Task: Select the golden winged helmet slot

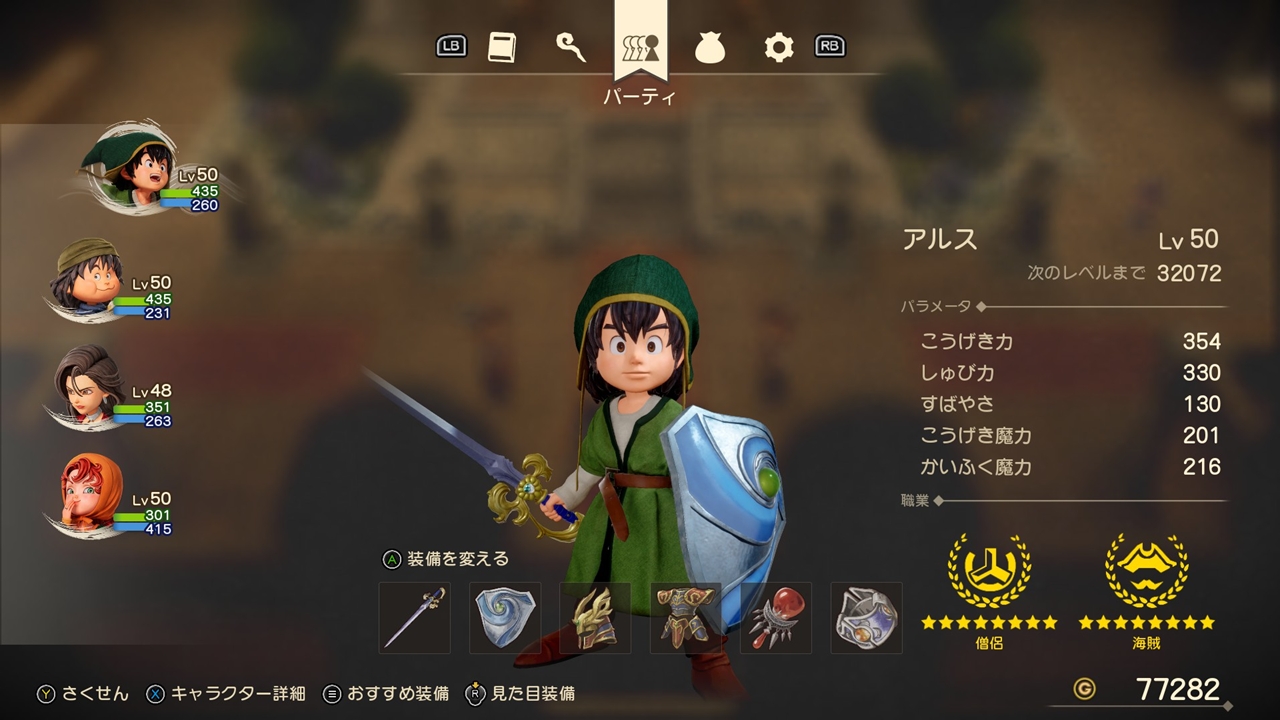Action: 595,618
